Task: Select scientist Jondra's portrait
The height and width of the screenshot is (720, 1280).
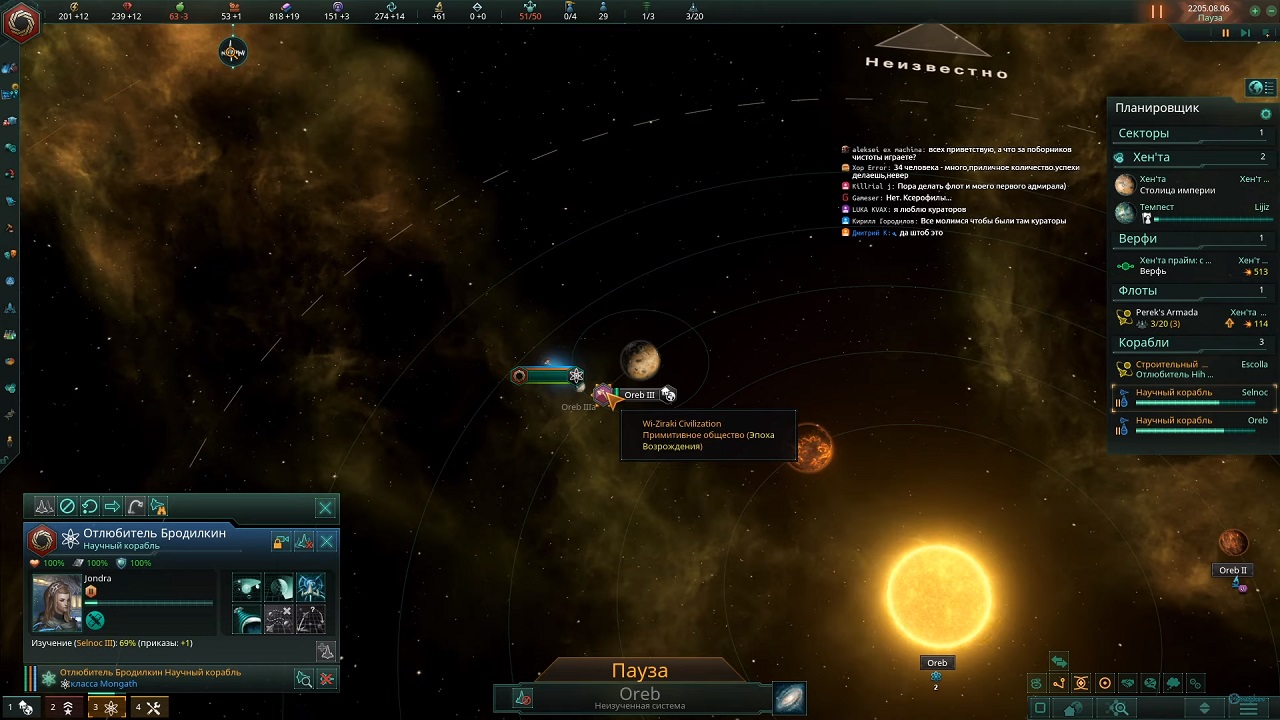Action: (56, 603)
